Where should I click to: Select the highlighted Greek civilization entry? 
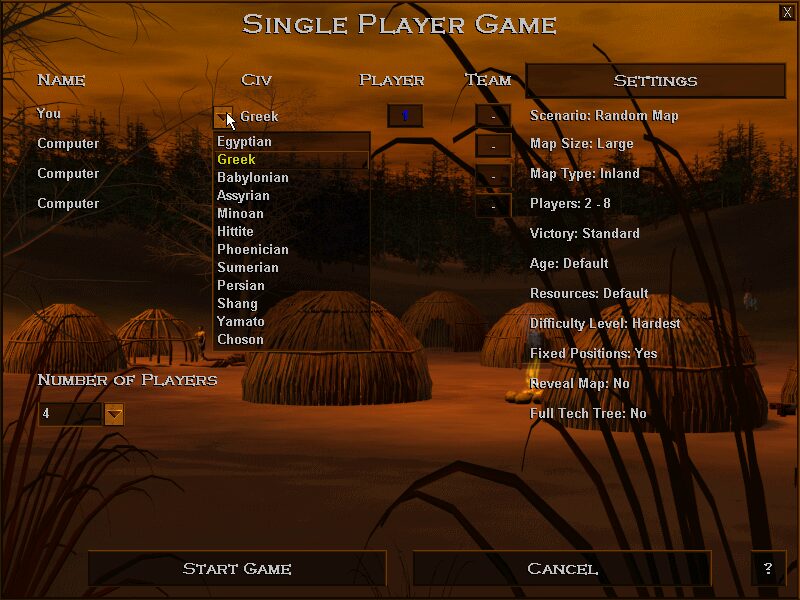coord(238,160)
